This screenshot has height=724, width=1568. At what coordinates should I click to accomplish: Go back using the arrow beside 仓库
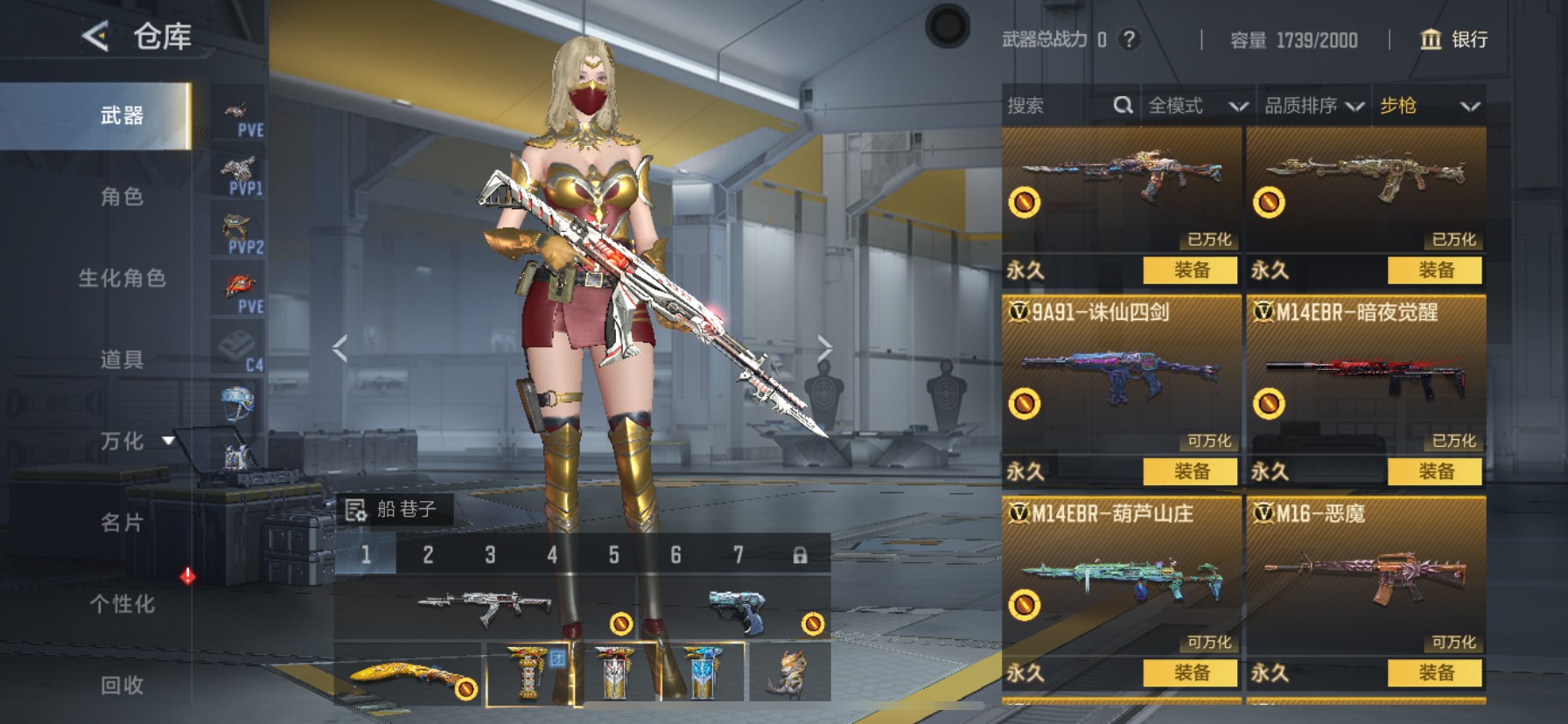coord(95,36)
